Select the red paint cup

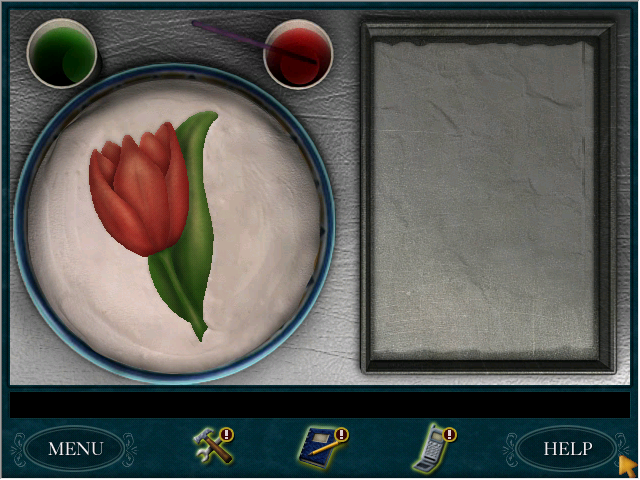coord(297,54)
